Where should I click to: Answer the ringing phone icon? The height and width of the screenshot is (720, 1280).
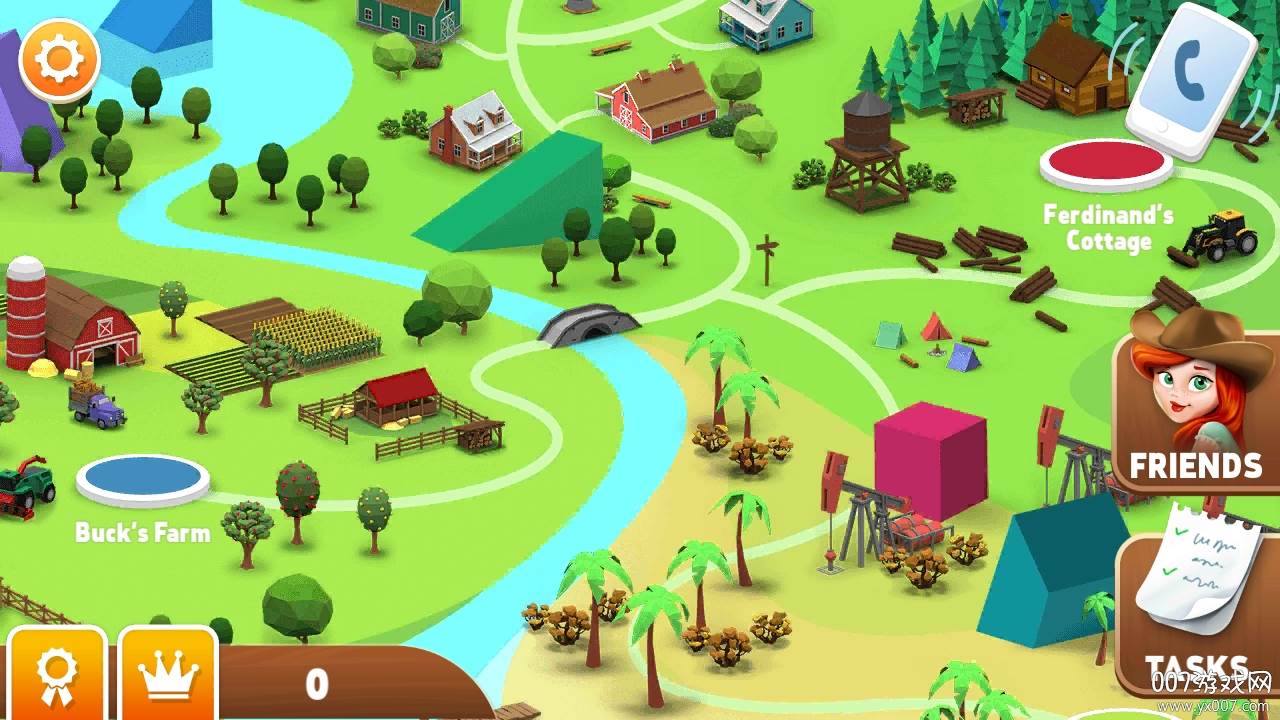click(1191, 82)
